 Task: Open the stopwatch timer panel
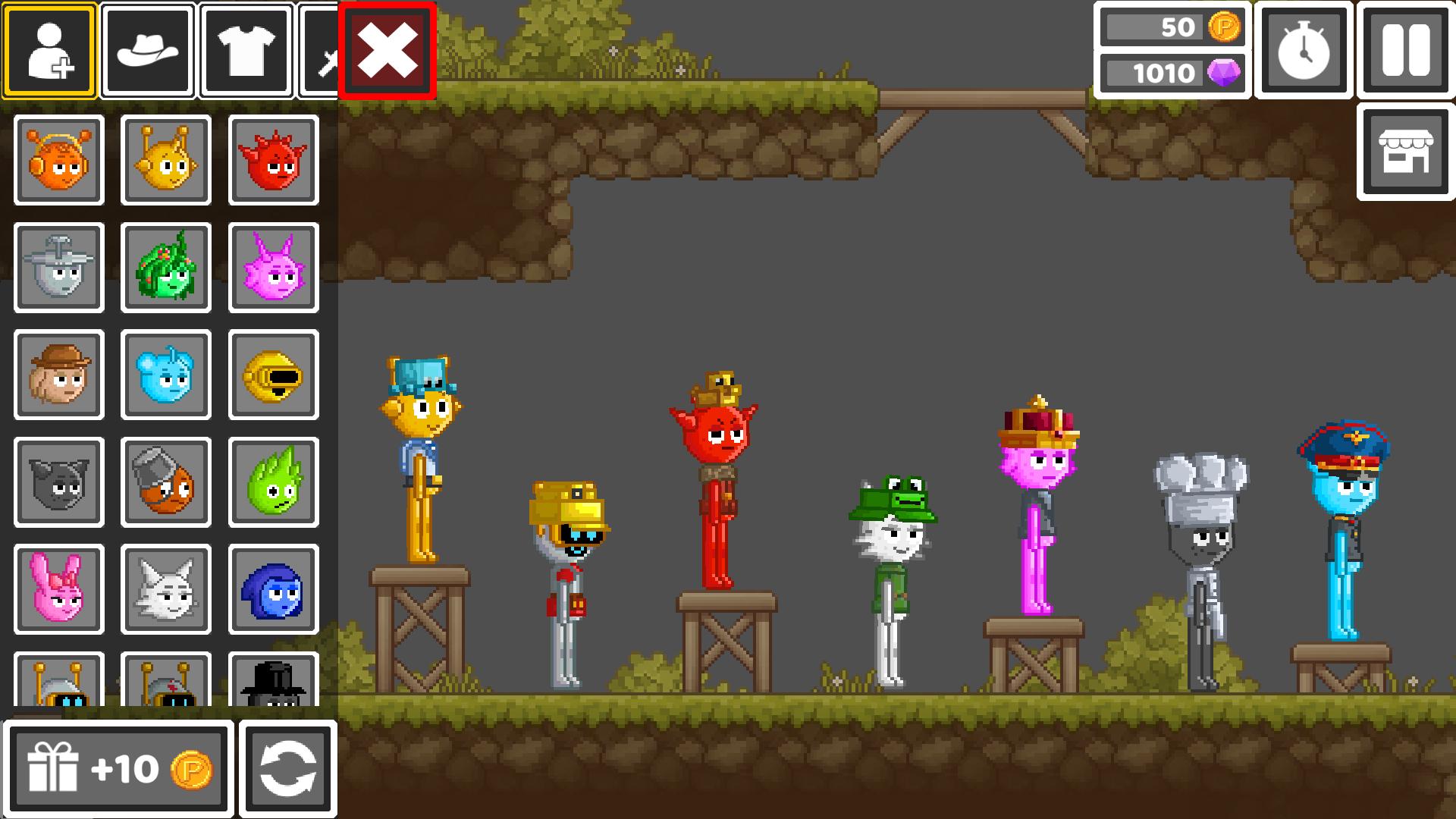[x=1302, y=50]
